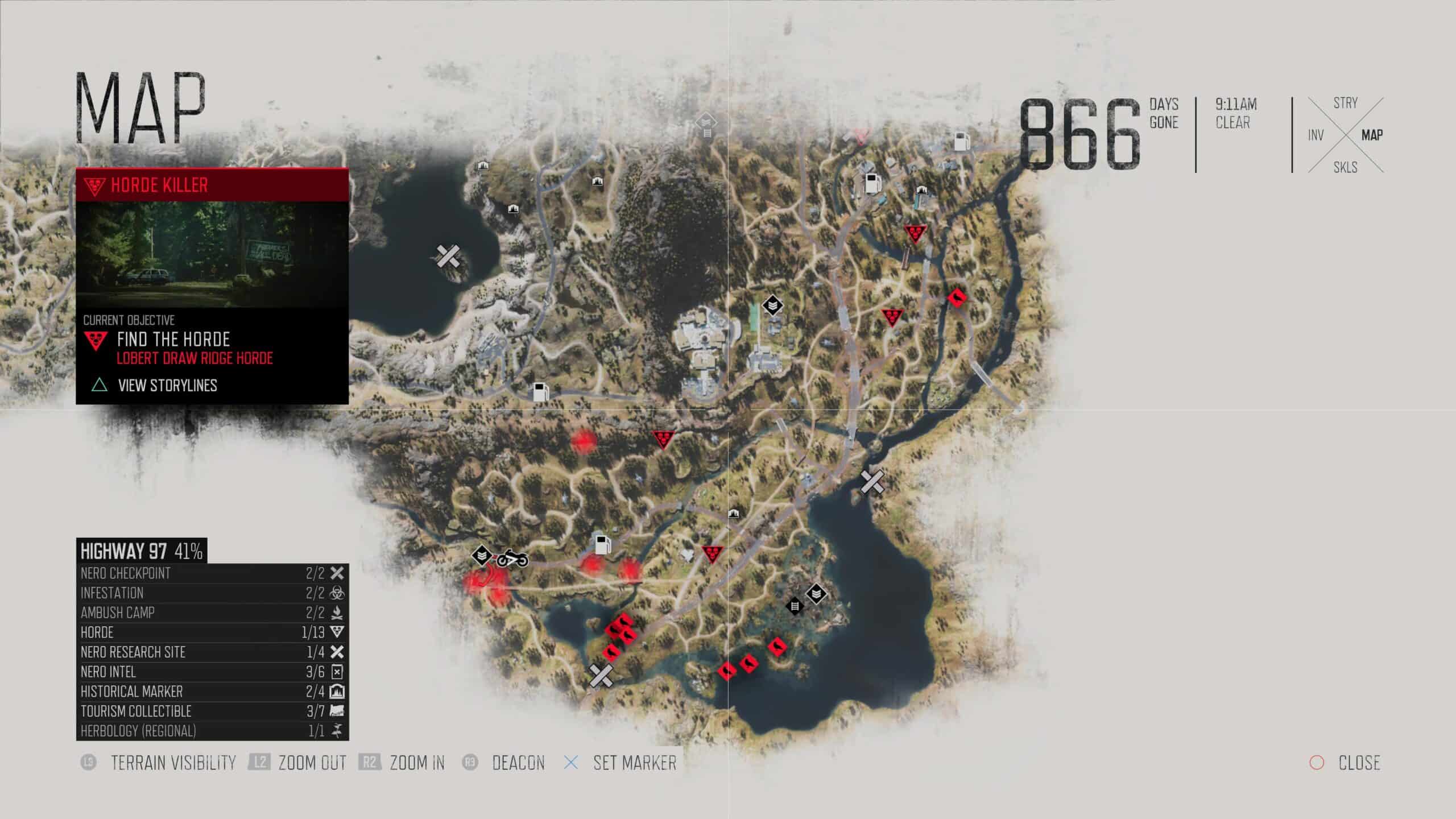The image size is (1456, 819).
Task: Open the View Storylines option
Action: pyautogui.click(x=167, y=386)
